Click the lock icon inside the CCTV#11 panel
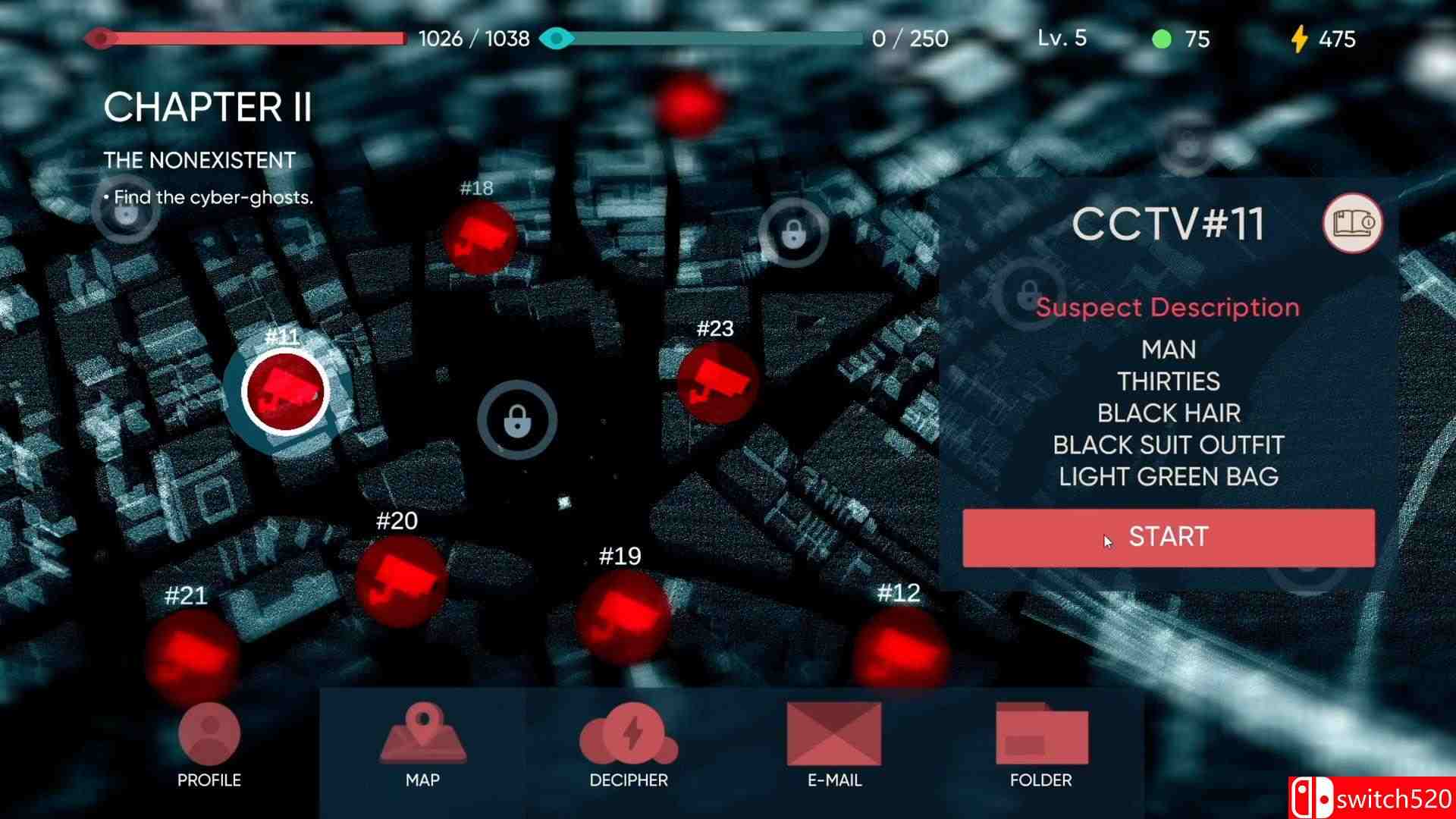 [1030, 292]
